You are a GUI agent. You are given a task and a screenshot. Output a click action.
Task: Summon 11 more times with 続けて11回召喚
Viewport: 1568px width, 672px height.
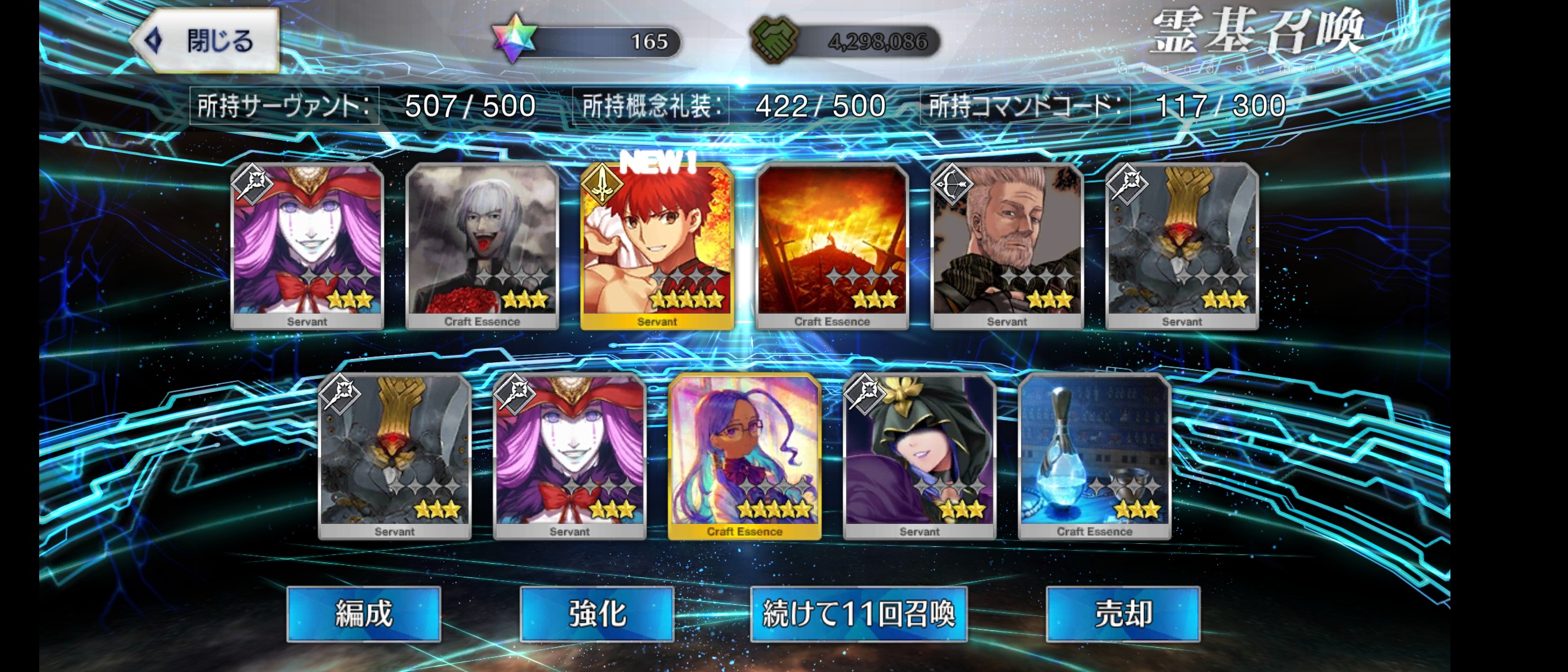858,614
